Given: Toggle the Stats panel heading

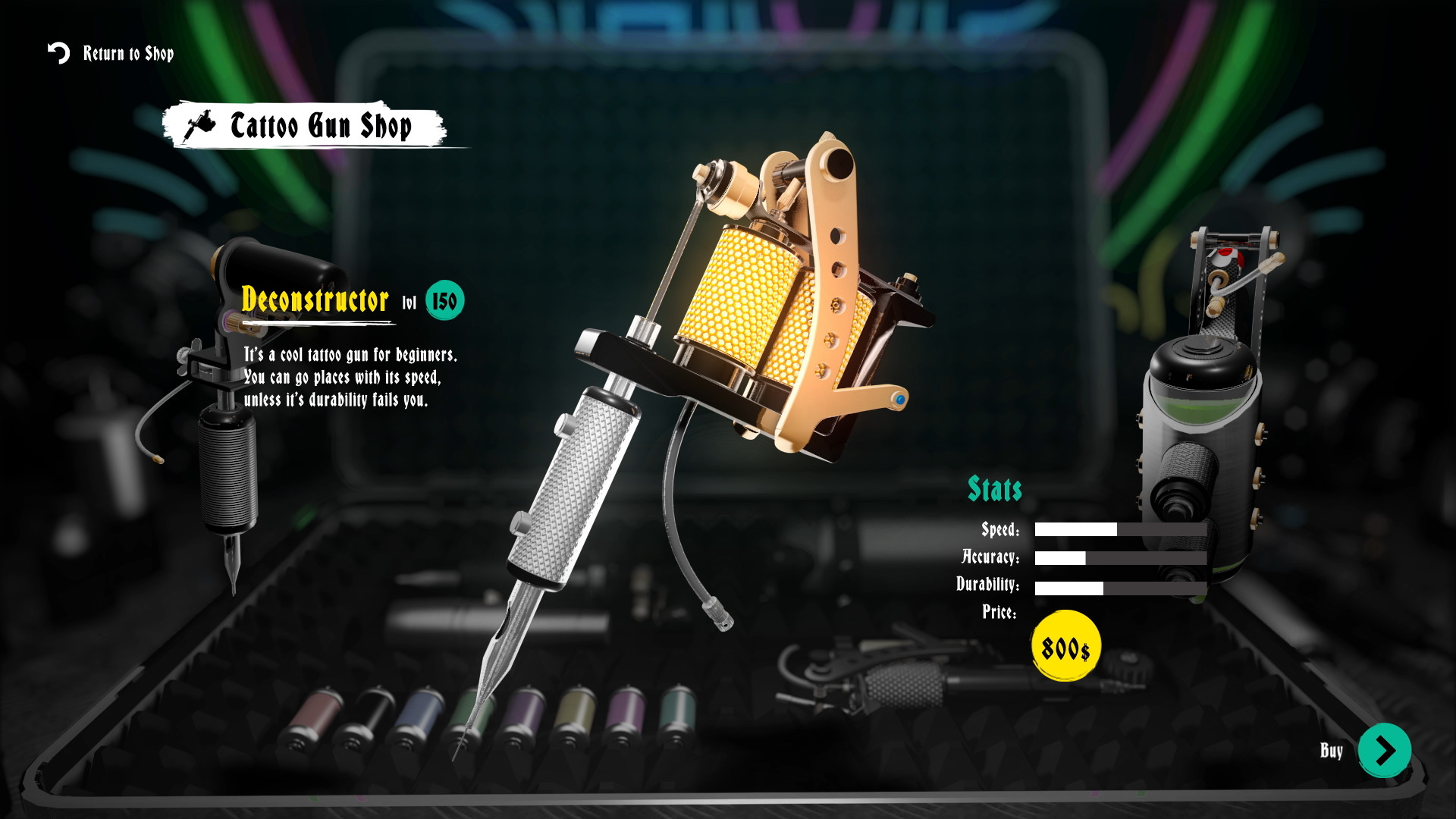Looking at the screenshot, I should [x=994, y=489].
